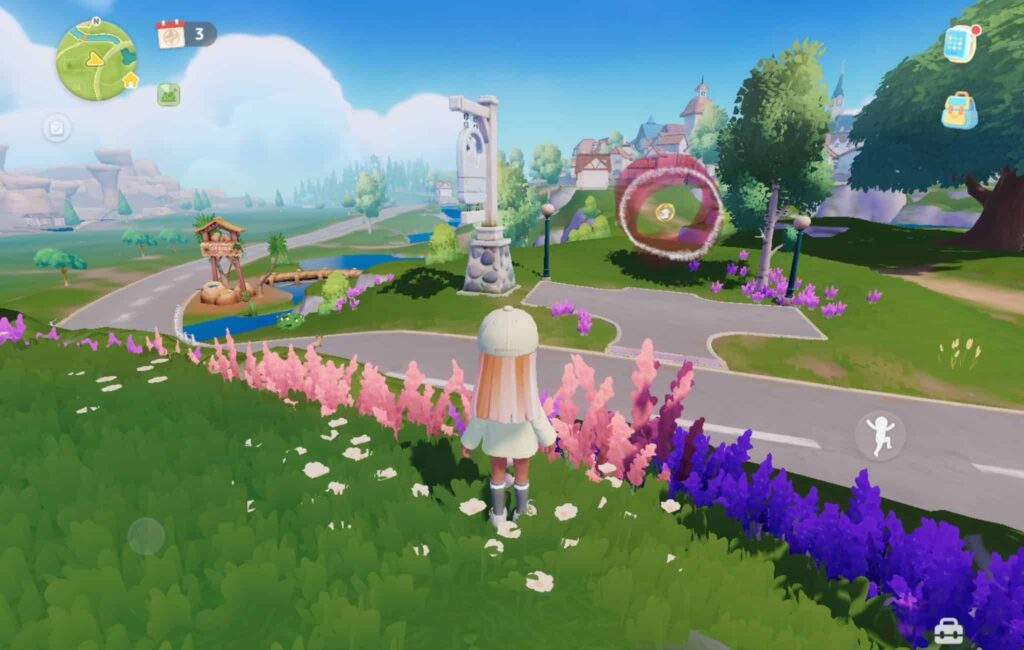
Task: Open the clipboard task list button
Action: [56, 128]
